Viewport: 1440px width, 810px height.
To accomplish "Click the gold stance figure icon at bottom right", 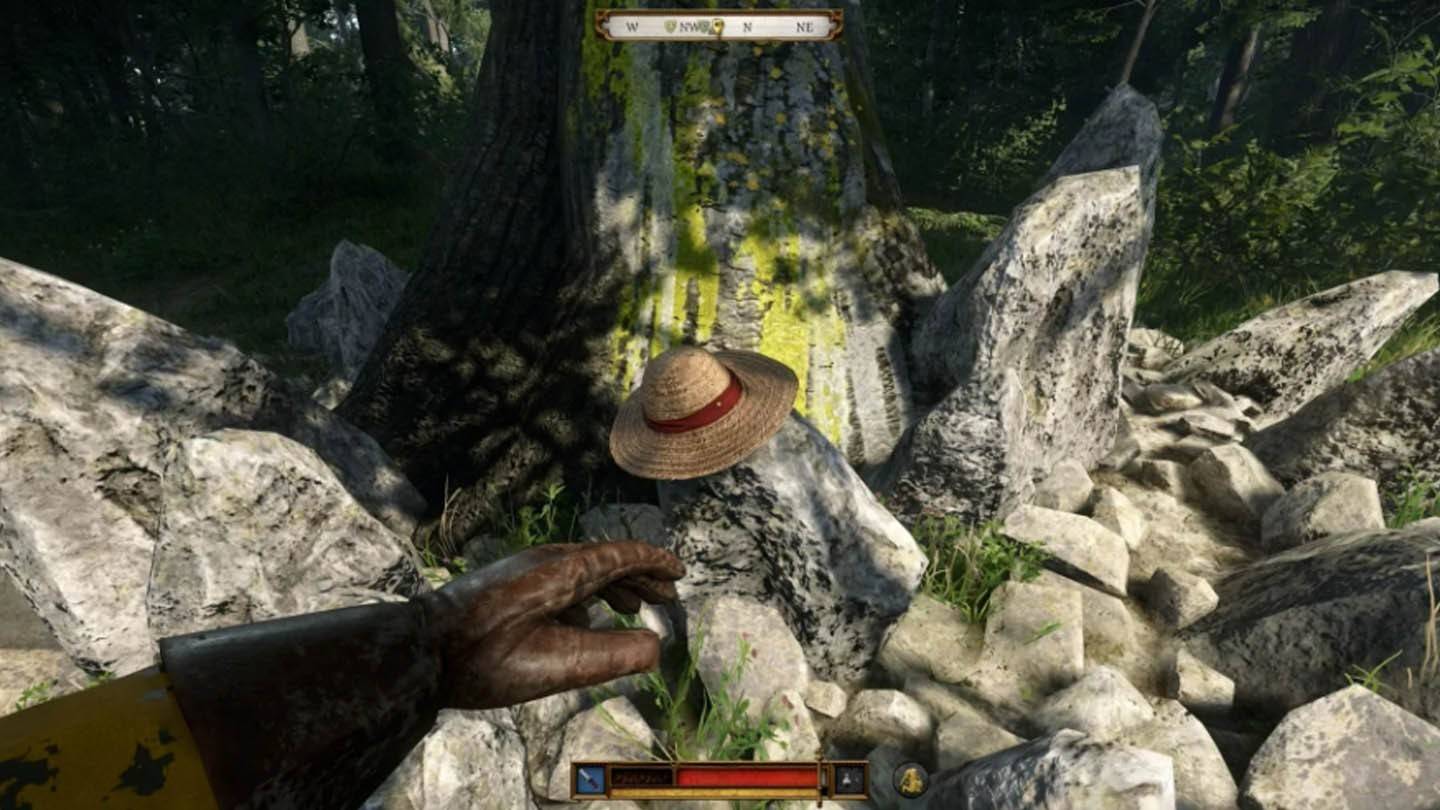I will click(x=911, y=781).
